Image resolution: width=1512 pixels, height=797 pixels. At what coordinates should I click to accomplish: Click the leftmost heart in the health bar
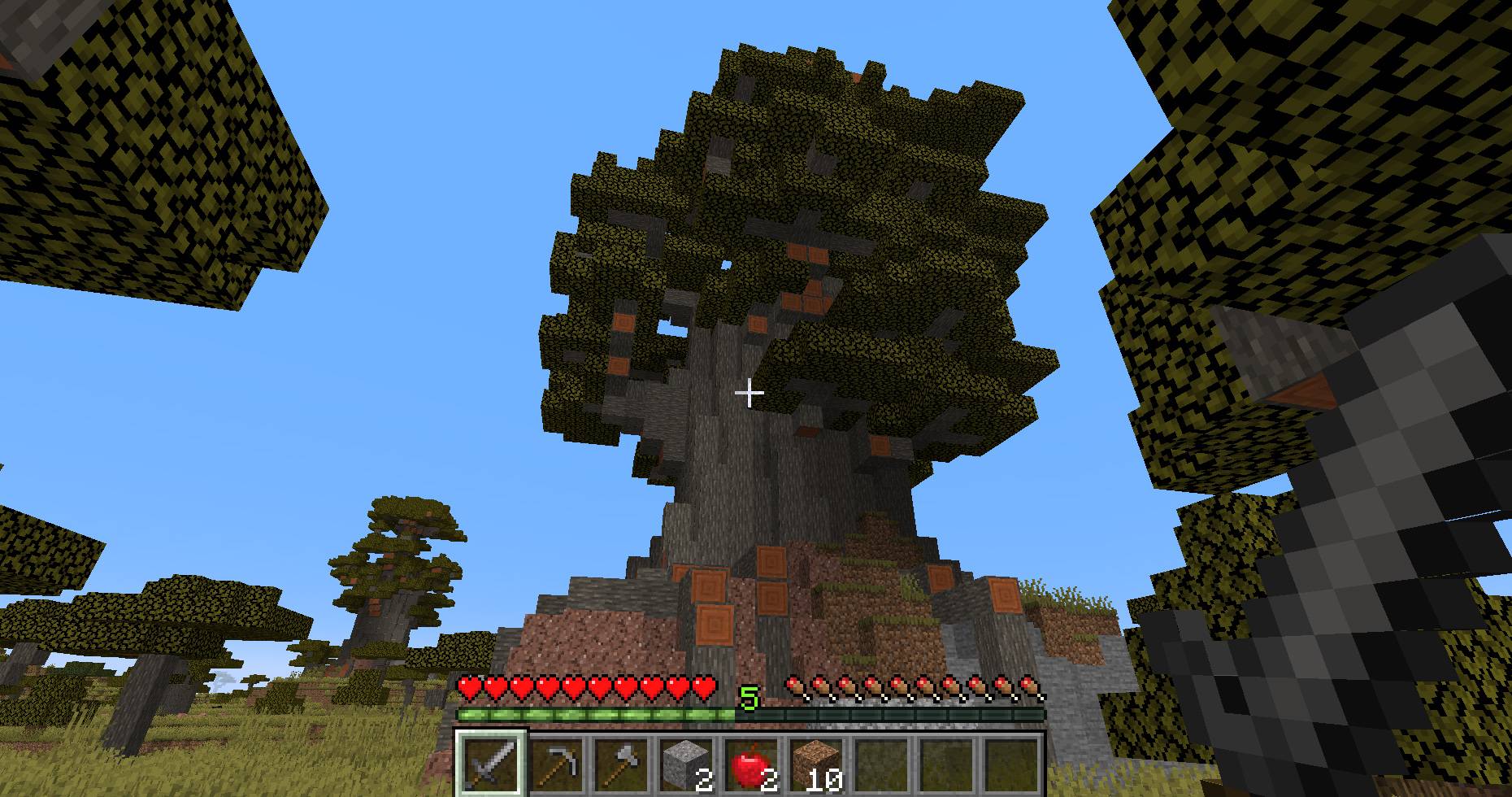(x=467, y=687)
